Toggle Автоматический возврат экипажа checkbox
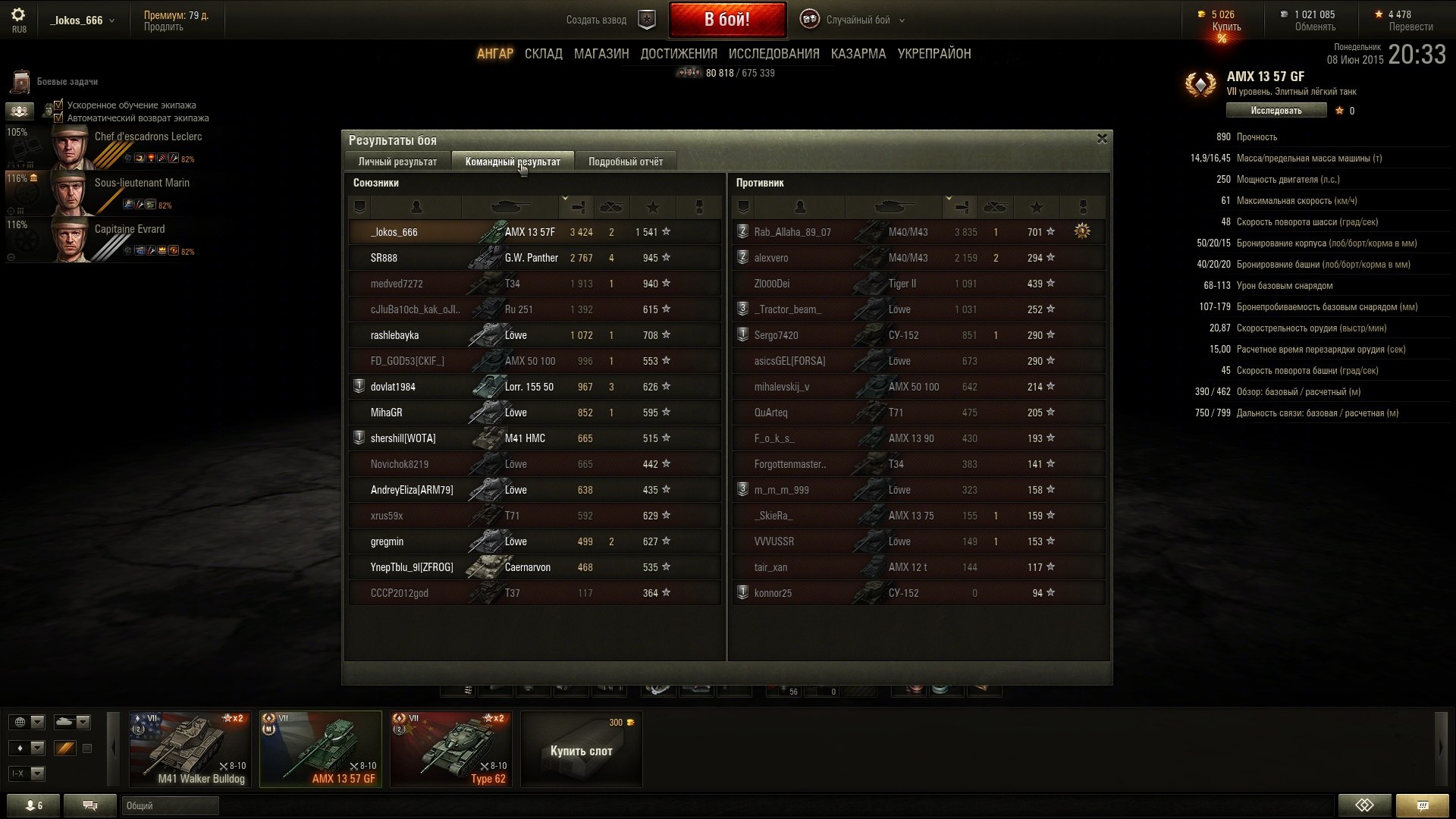Viewport: 1456px width, 819px height. 58,118
